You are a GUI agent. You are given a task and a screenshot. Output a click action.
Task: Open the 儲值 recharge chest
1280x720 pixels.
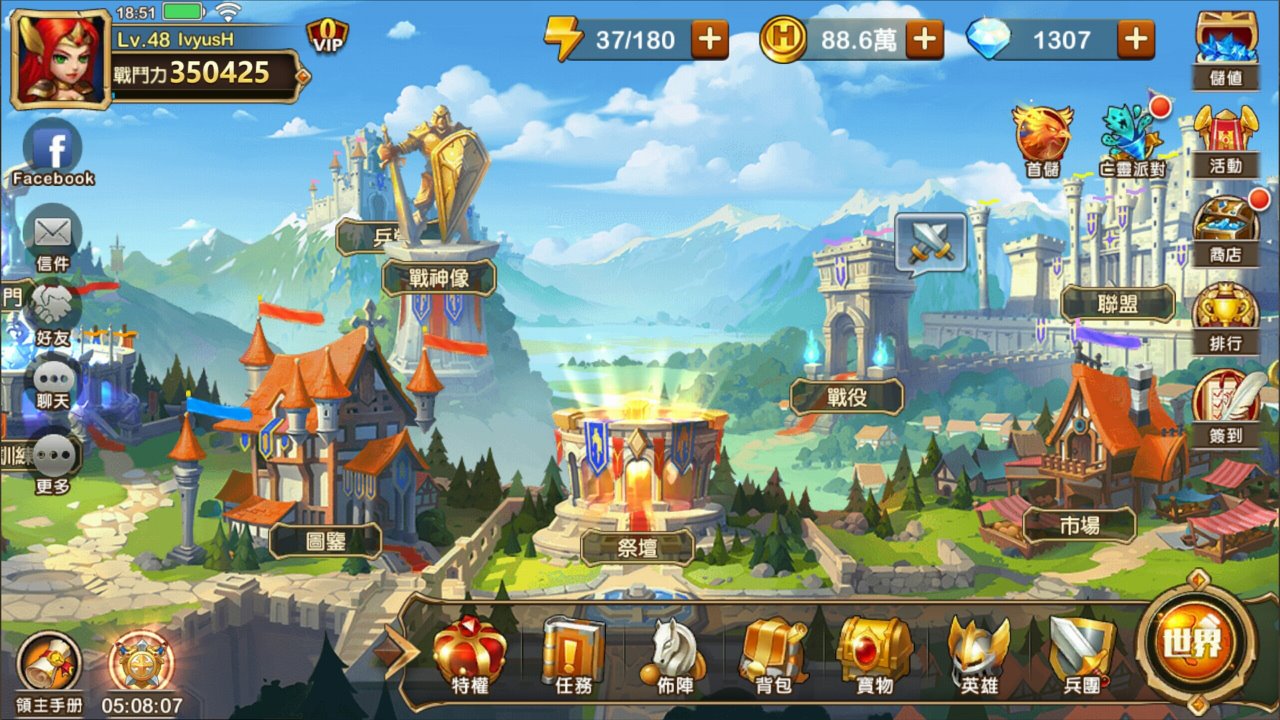1226,46
